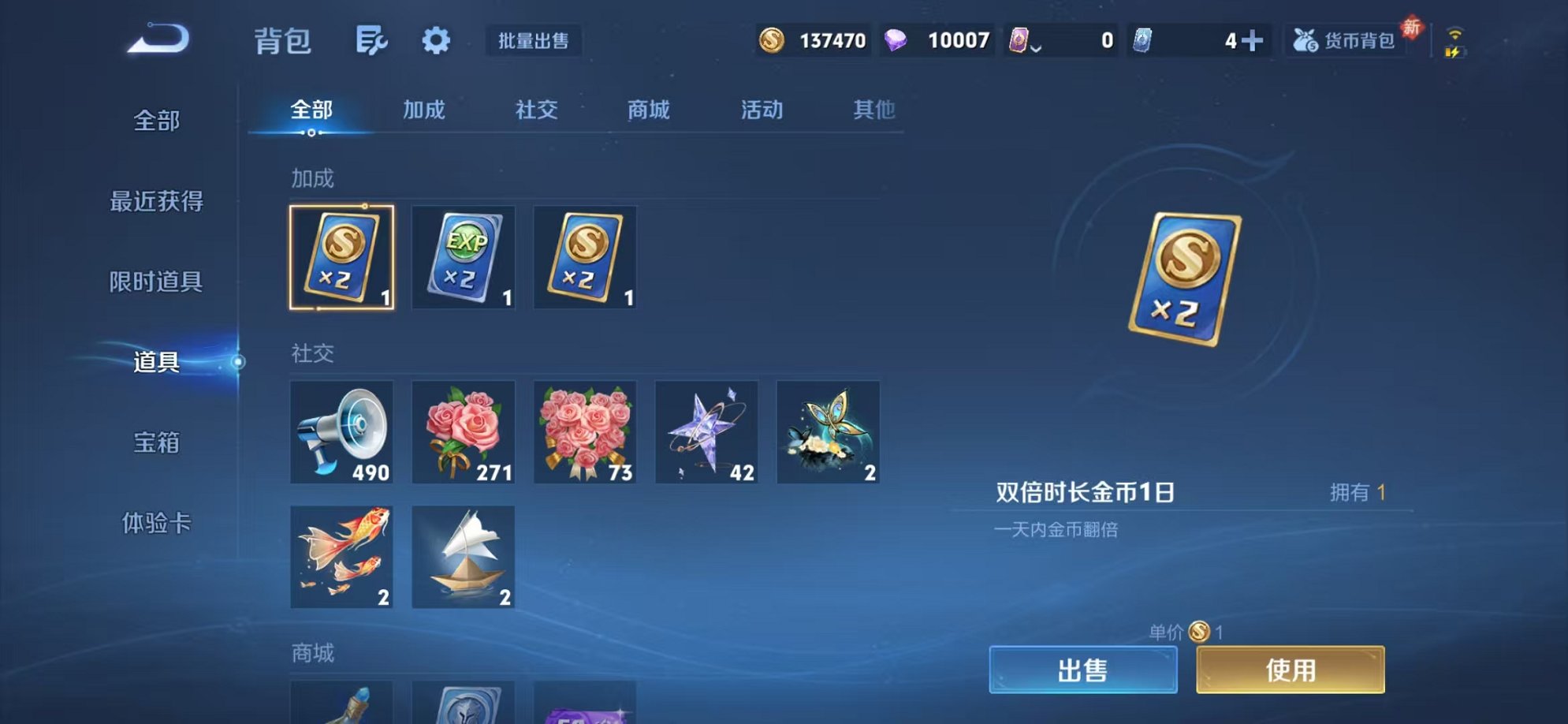
Task: Switch to the 社交 category tab
Action: click(x=535, y=110)
